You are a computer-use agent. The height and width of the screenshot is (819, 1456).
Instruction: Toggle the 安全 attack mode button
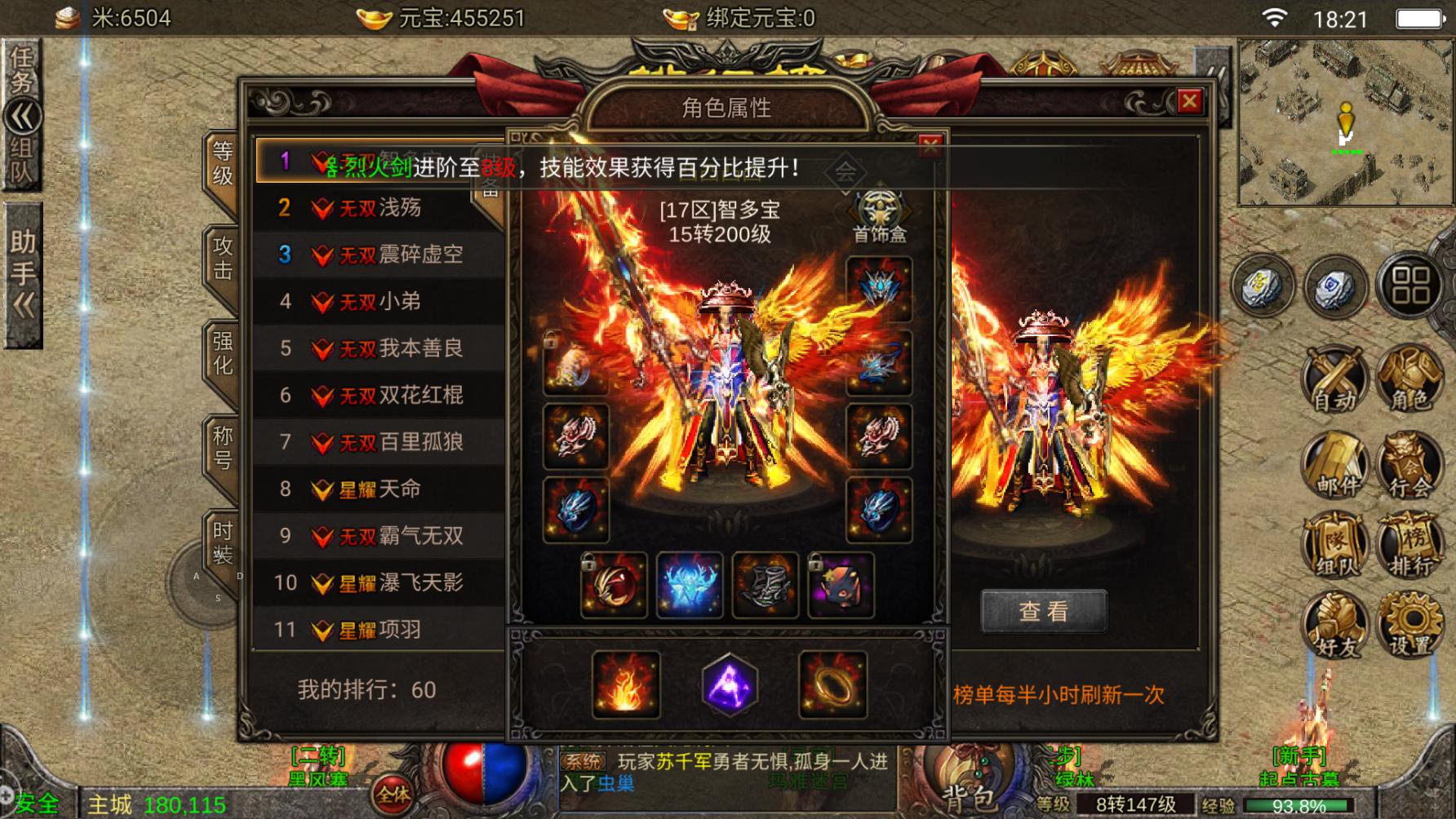click(x=37, y=800)
